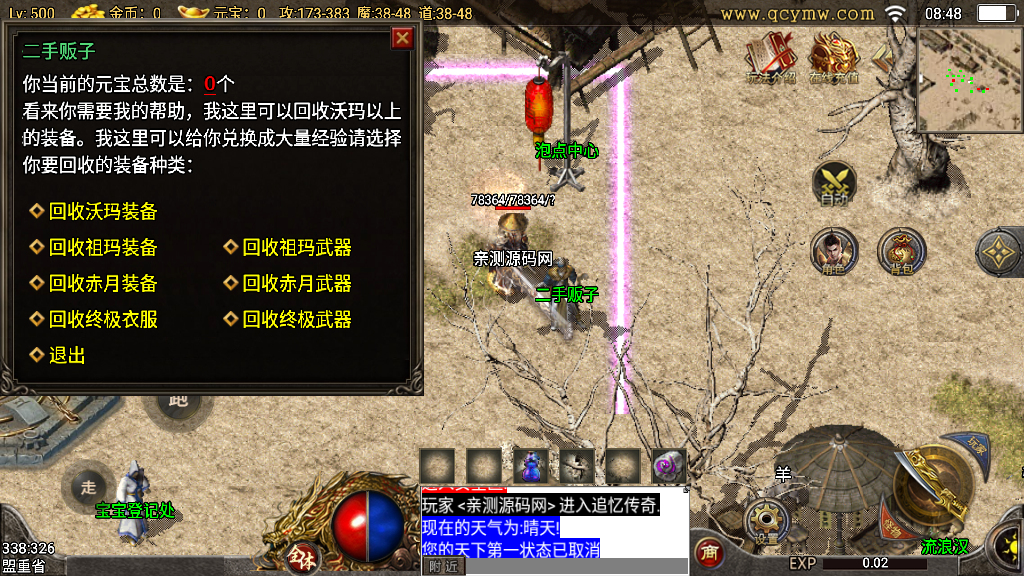Select 回收祖玛装备 in the dialog

102,248
